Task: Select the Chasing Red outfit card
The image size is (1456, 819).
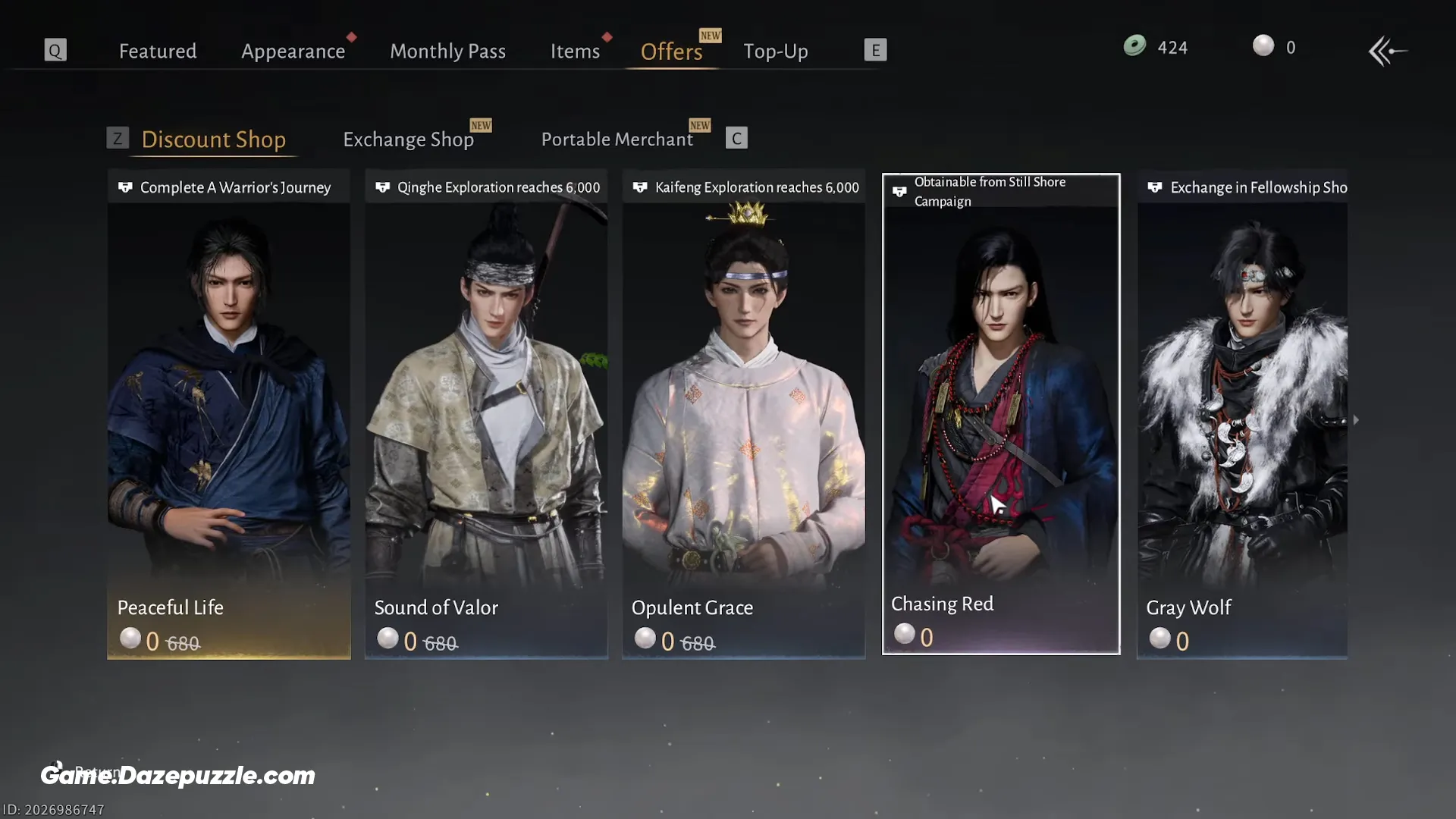Action: pyautogui.click(x=1001, y=413)
